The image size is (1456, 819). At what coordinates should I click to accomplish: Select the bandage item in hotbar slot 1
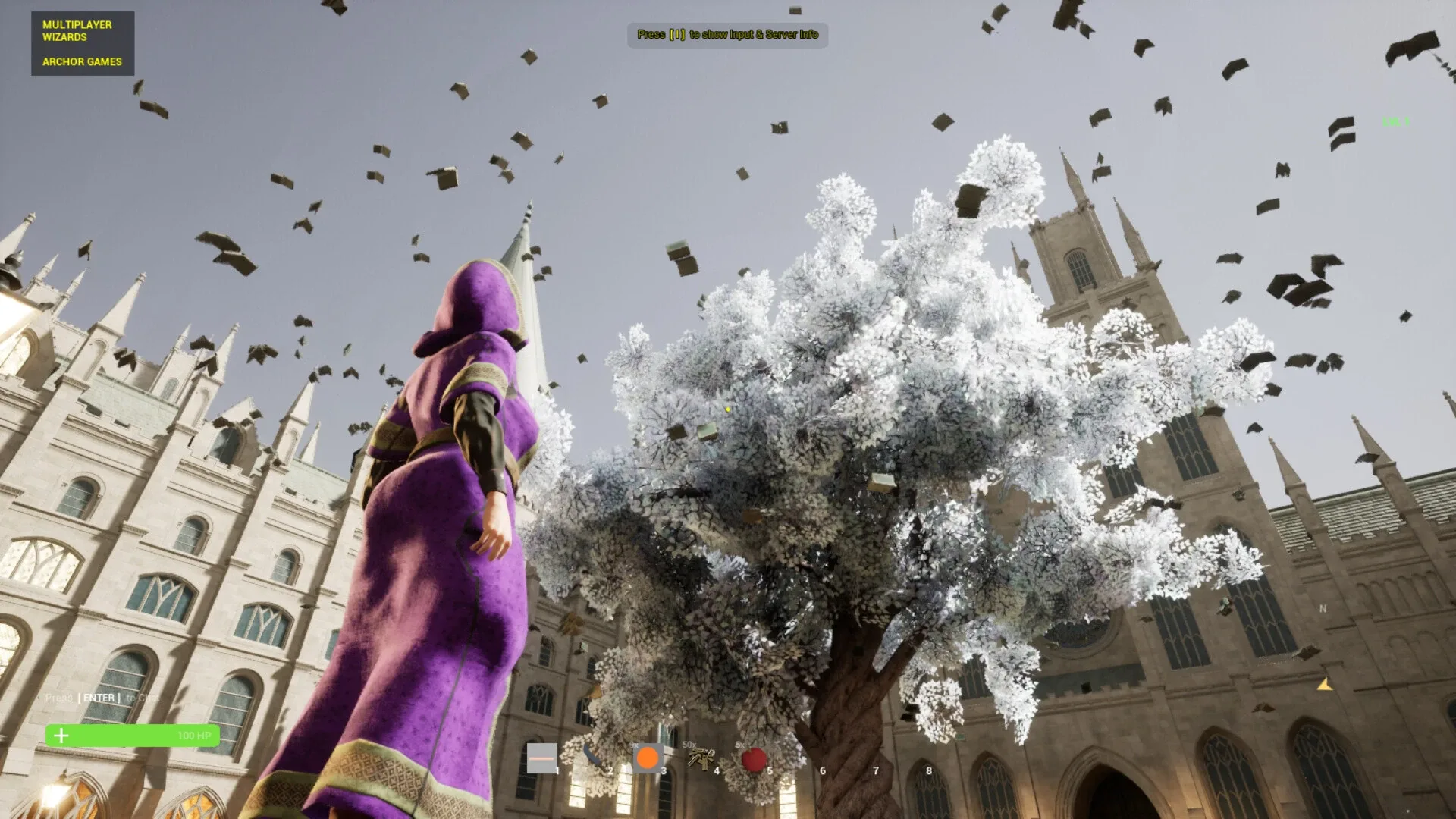tap(543, 758)
